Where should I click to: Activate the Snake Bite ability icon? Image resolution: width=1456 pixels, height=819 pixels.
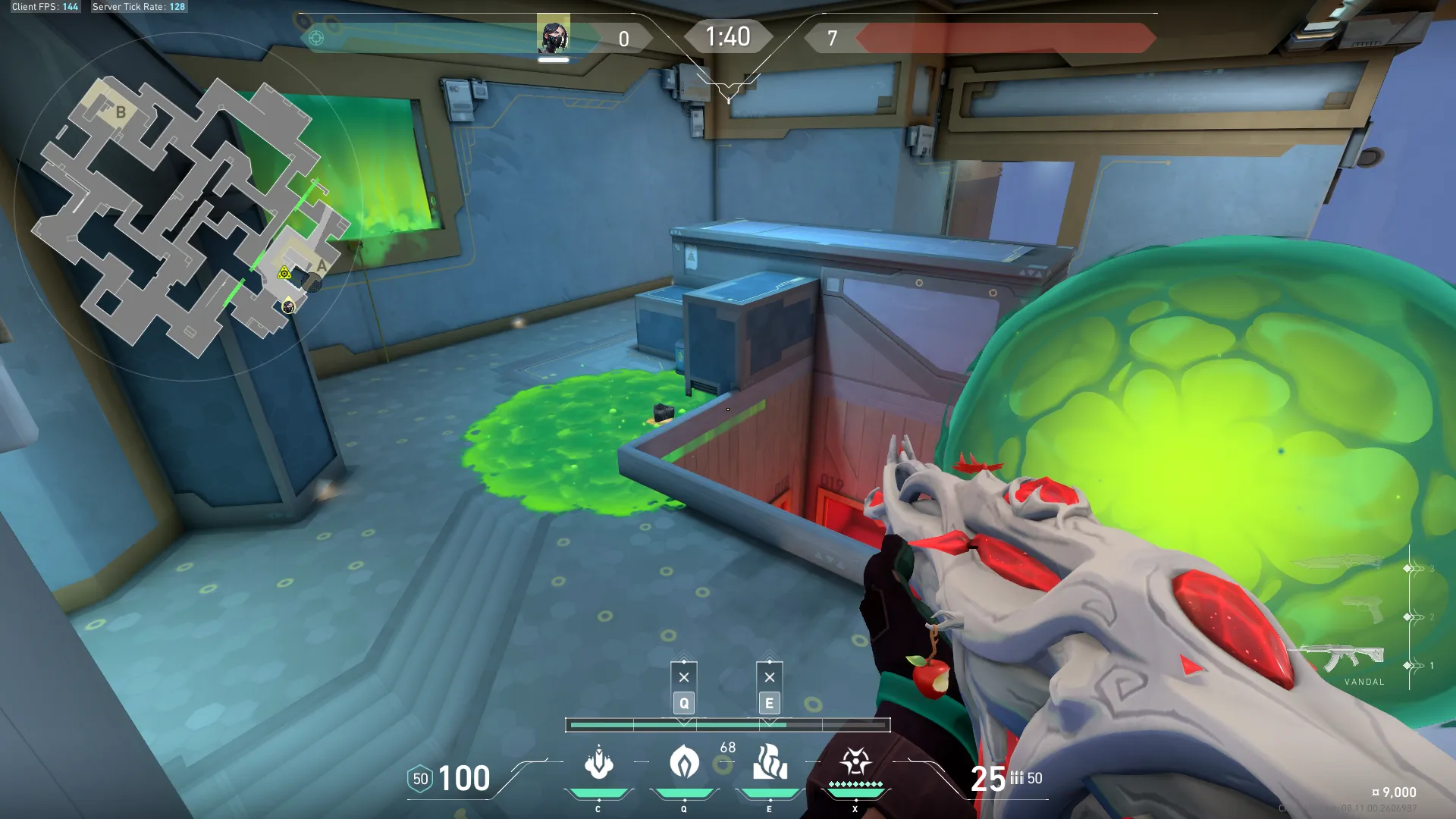598,763
